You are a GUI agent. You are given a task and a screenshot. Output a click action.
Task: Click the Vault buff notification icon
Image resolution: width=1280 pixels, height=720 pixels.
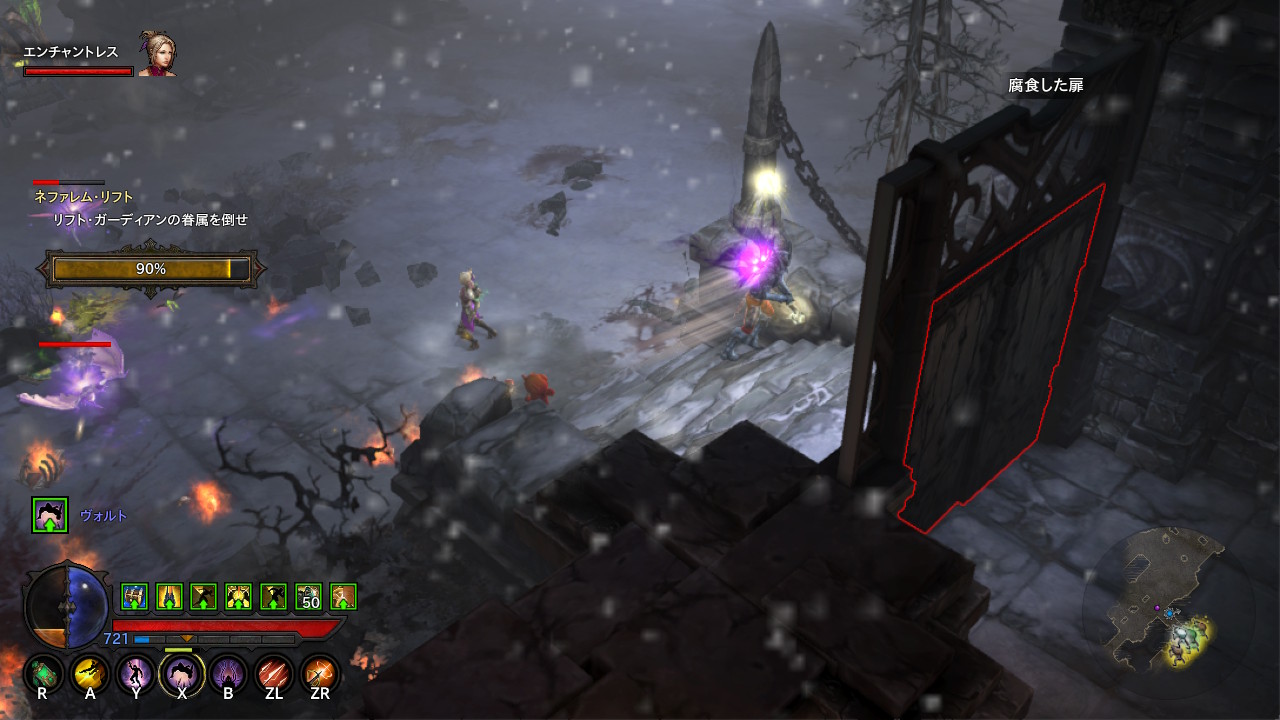coord(50,515)
